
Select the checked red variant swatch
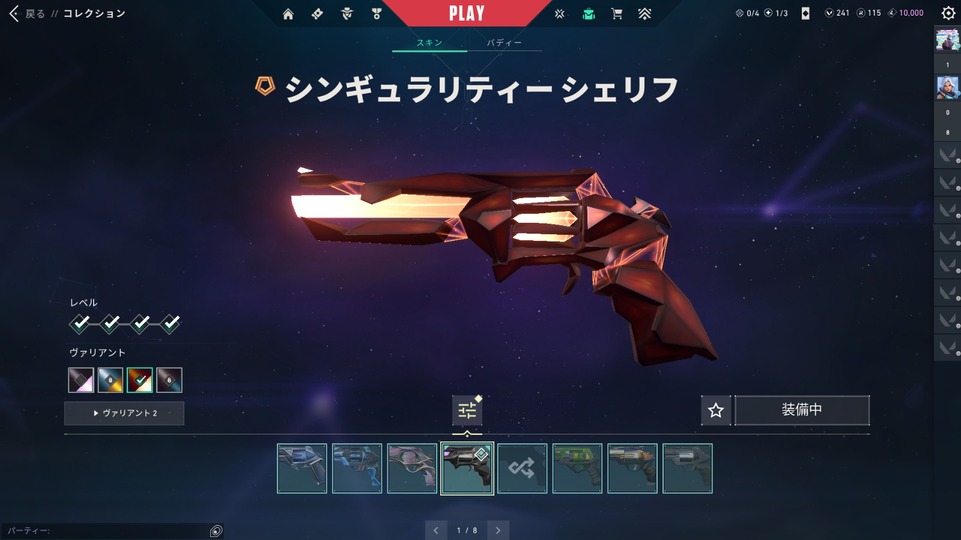point(140,380)
